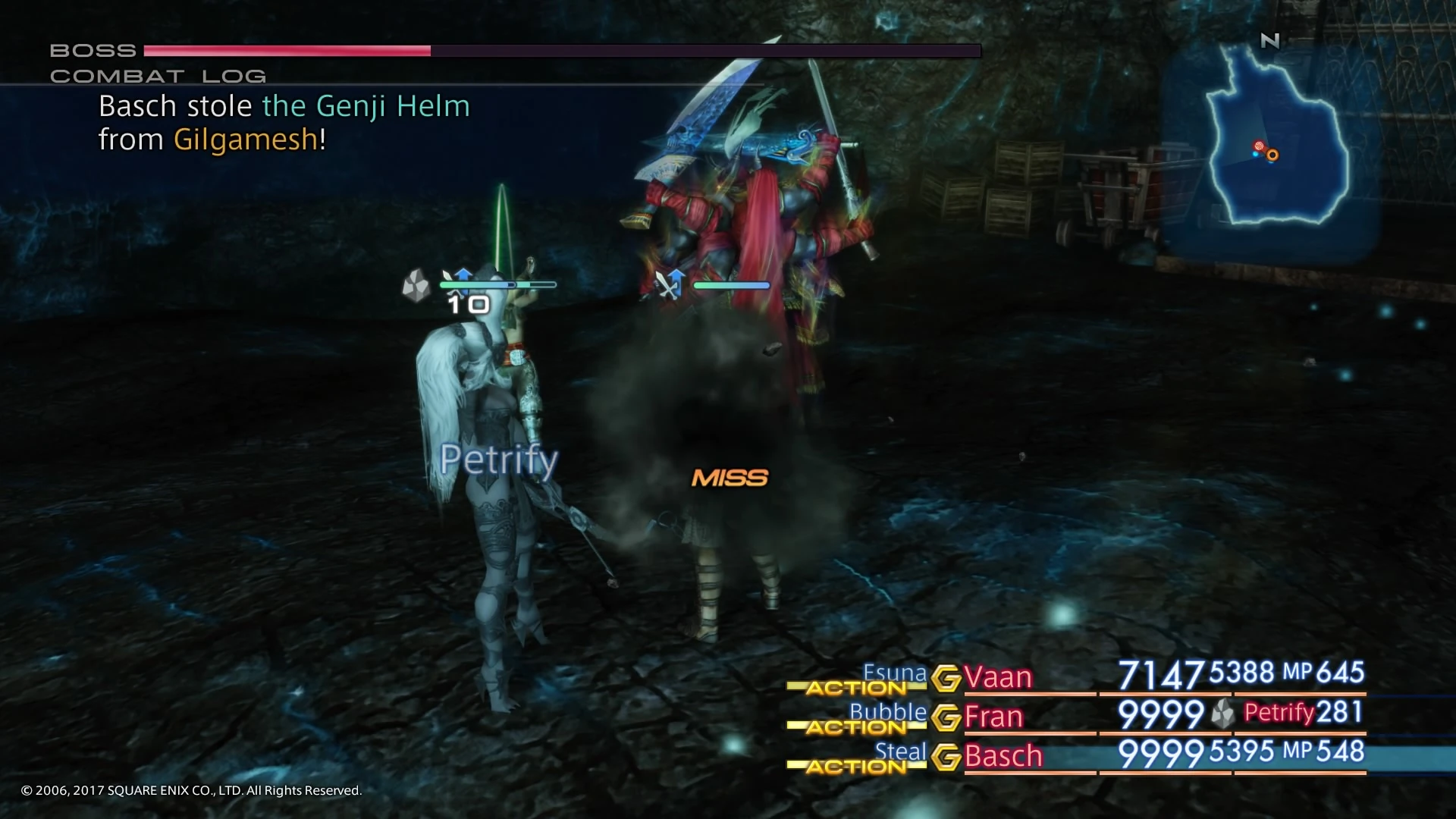The image size is (1456, 819).
Task: Expand the COMBAT LOG panel
Action: pyautogui.click(x=158, y=75)
